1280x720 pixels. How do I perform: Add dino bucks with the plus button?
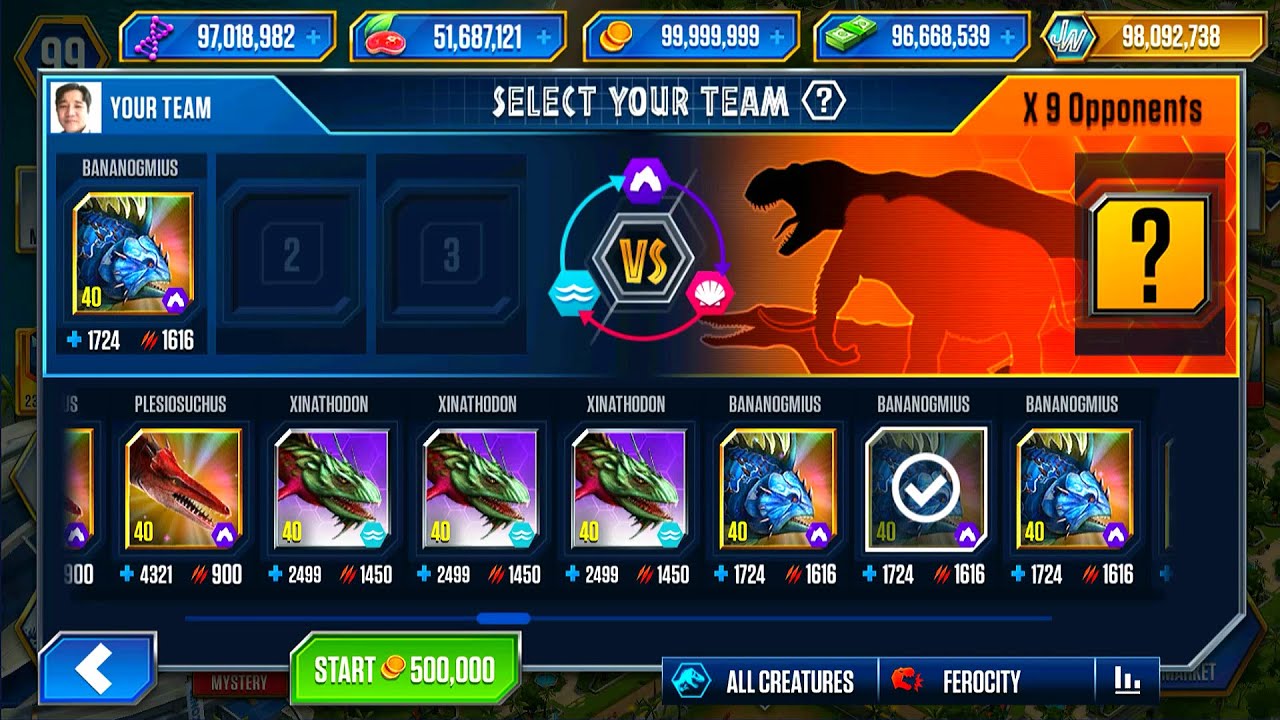coord(1010,38)
